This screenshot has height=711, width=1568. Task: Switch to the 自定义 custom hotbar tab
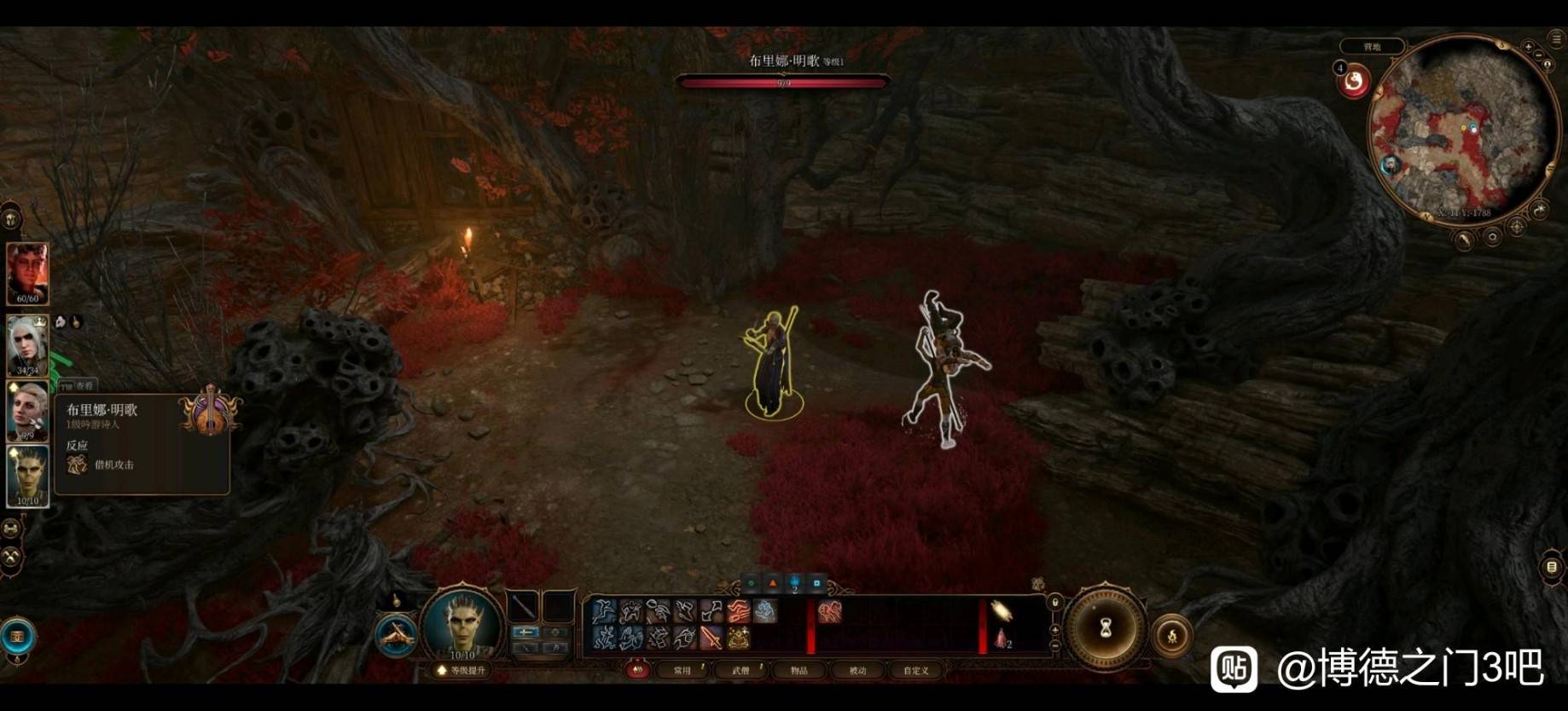pos(915,671)
